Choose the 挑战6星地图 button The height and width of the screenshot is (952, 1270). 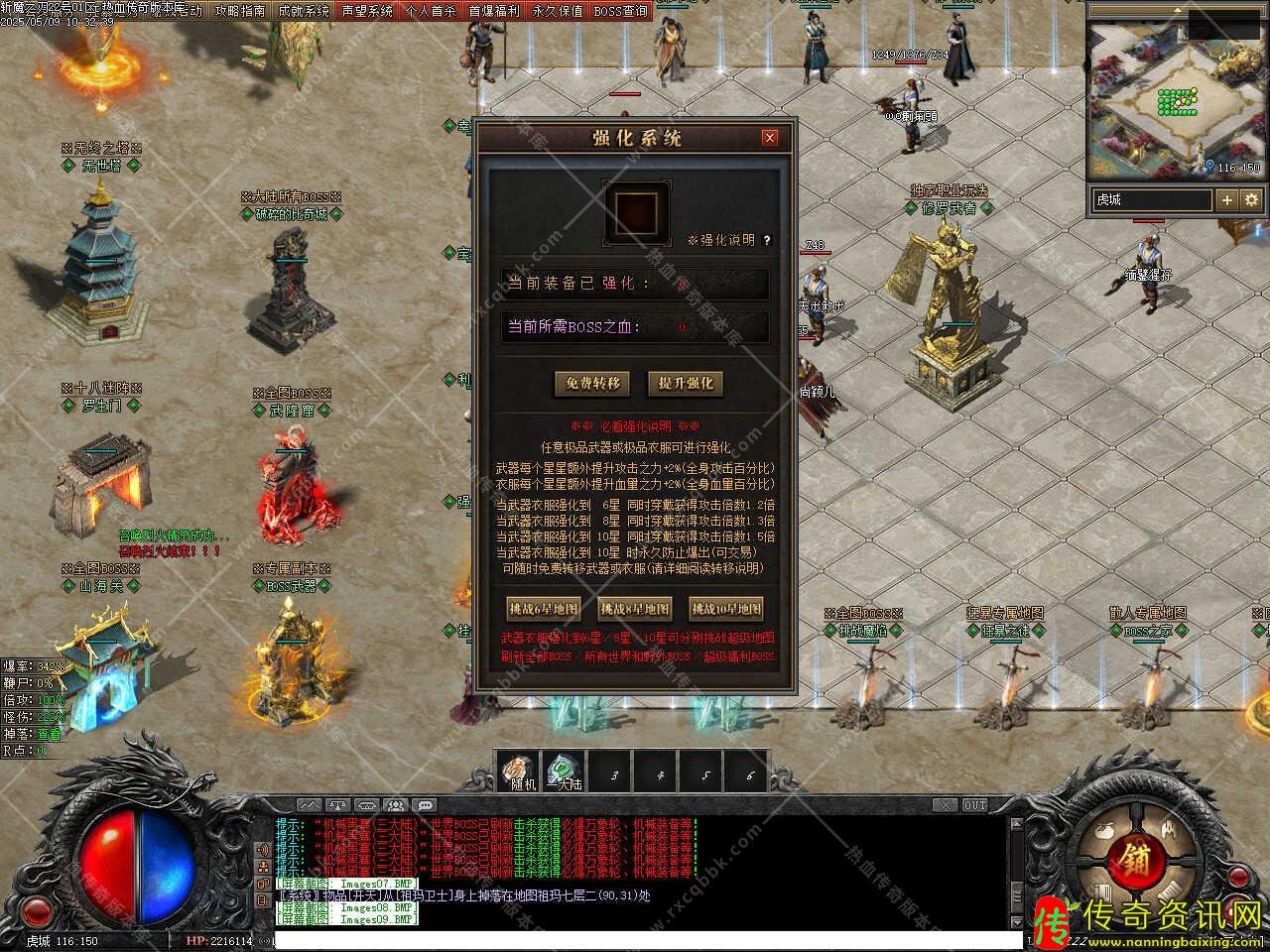click(x=543, y=608)
